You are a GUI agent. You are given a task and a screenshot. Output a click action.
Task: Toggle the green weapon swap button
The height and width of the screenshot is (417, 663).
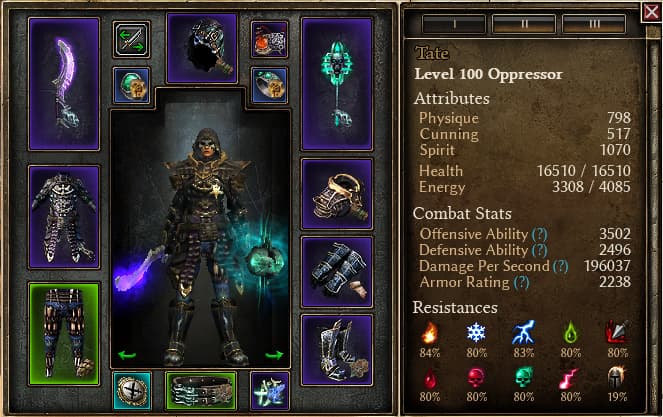[130, 39]
